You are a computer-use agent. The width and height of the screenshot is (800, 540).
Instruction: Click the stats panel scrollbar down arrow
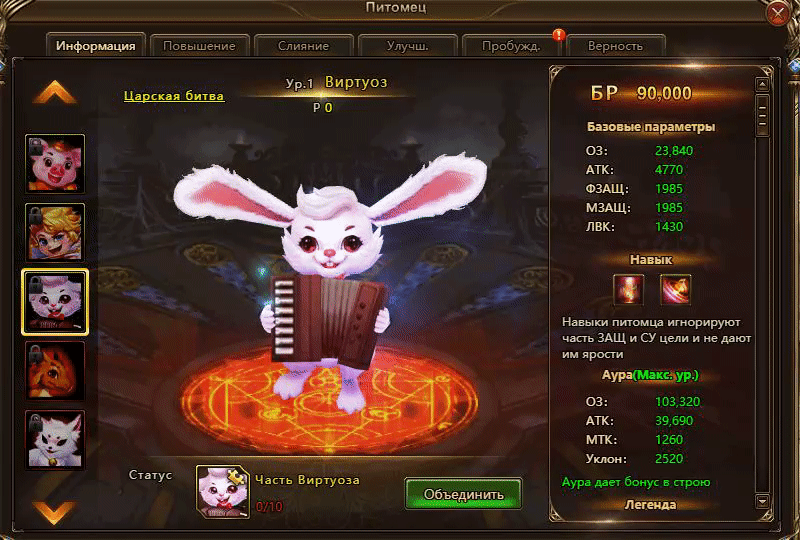(762, 501)
